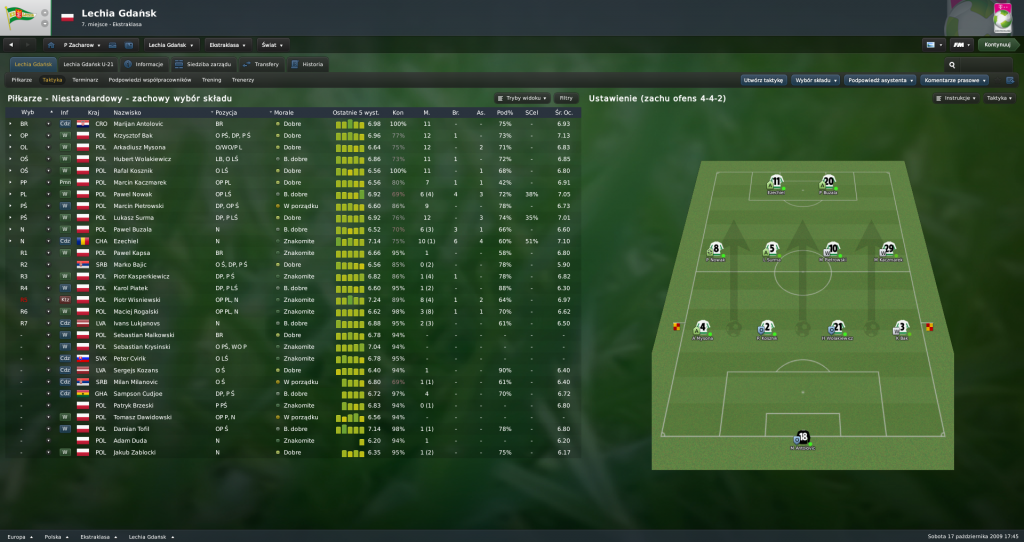Switch to the Historia tab
Screen dimensions: 1024x542
[308, 64]
